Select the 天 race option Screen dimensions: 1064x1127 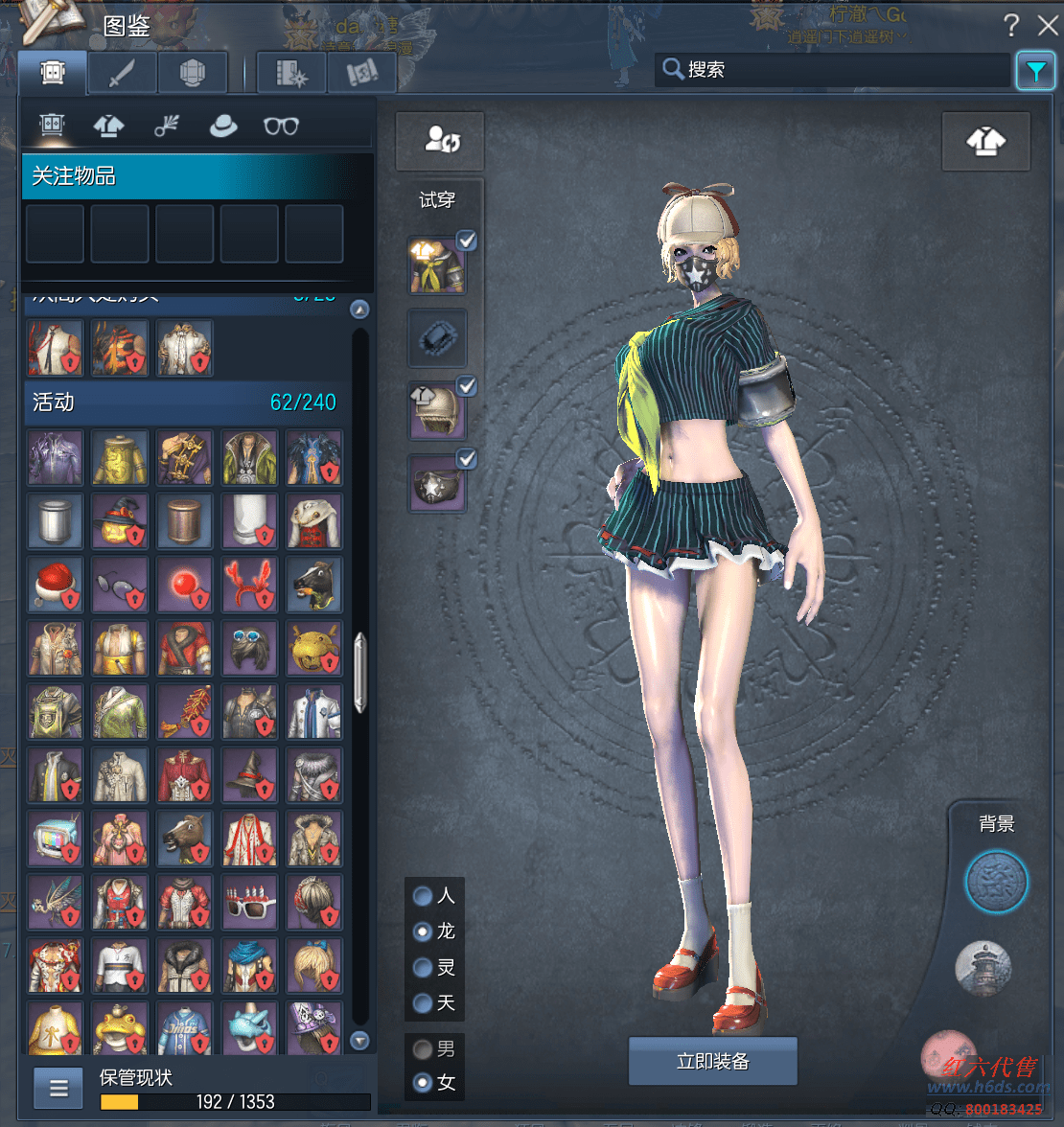[x=423, y=1003]
